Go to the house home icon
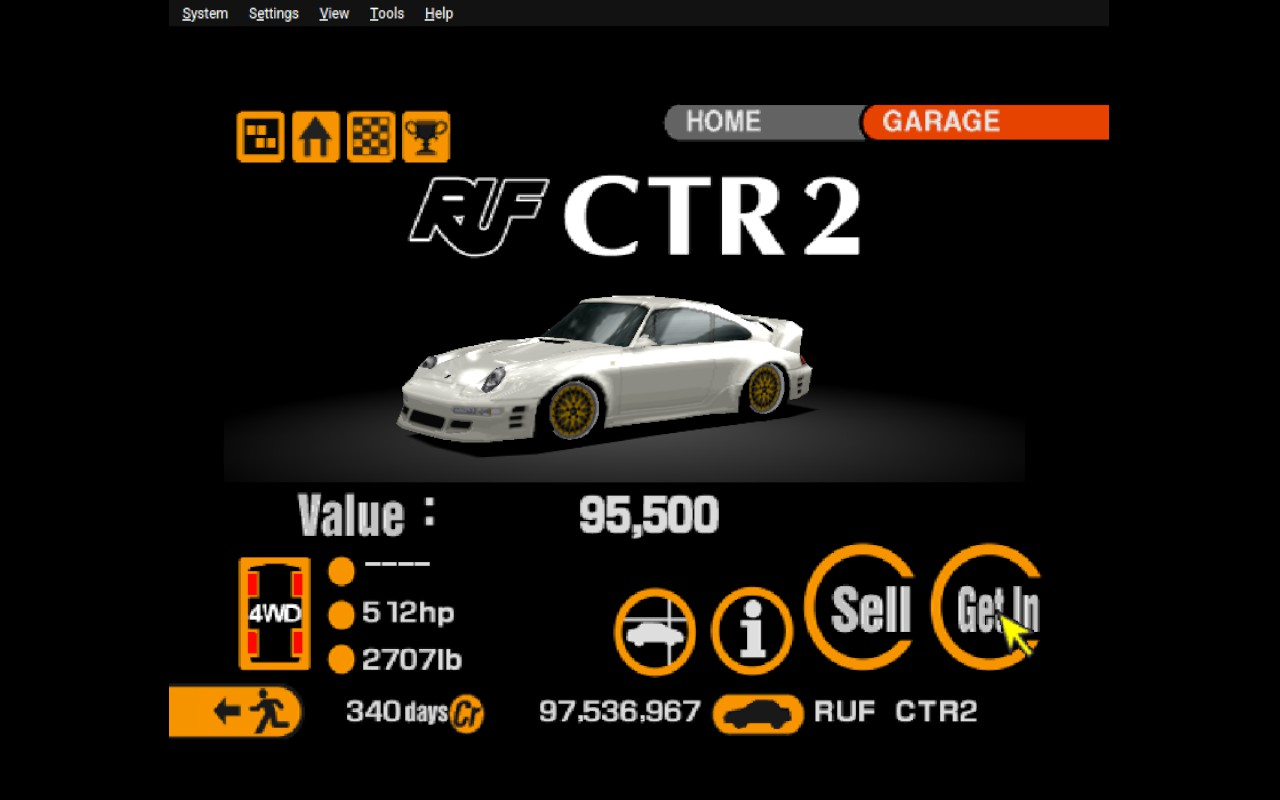The width and height of the screenshot is (1280, 800). pos(315,137)
